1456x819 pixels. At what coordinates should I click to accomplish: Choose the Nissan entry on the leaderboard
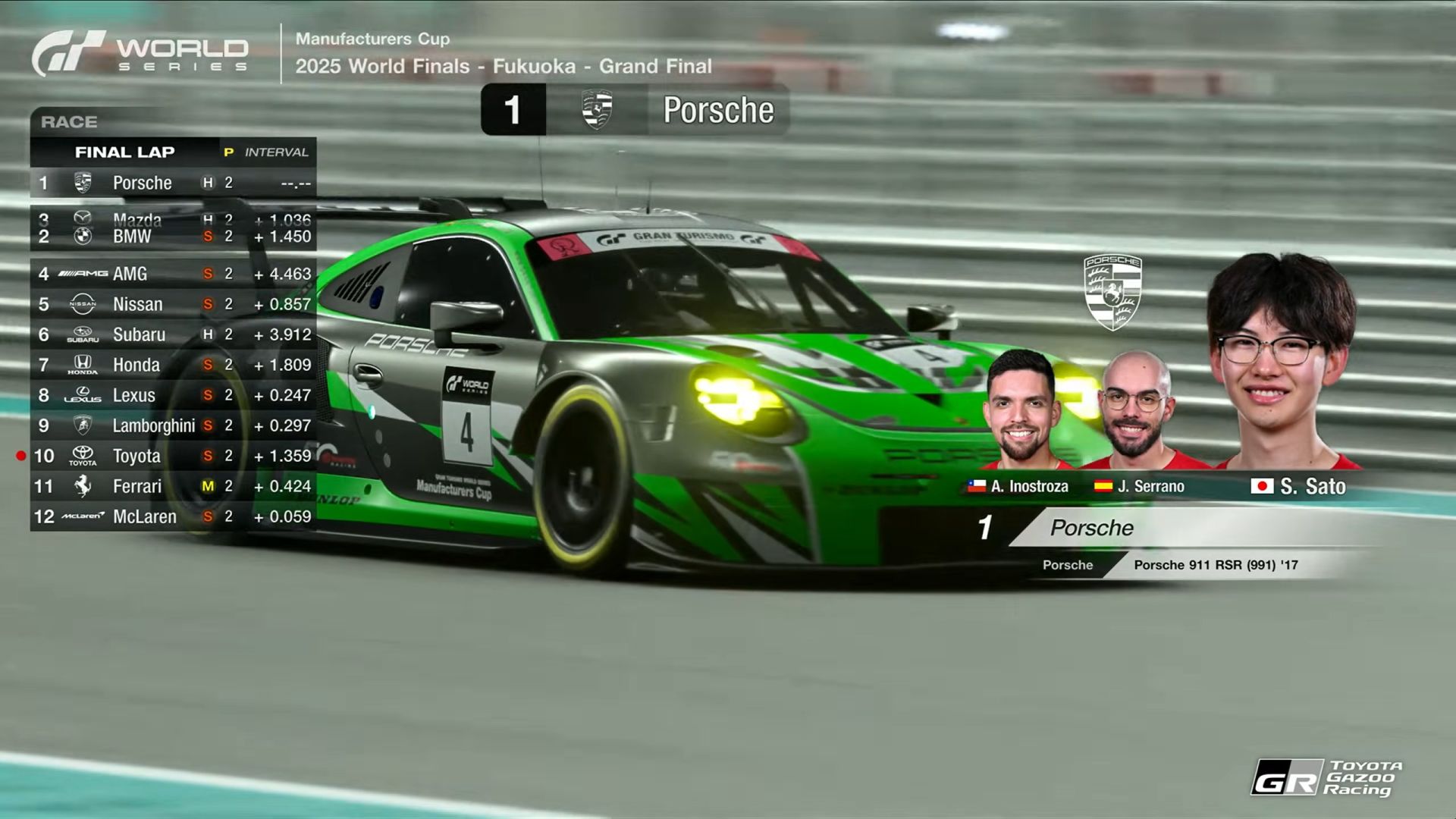(x=173, y=304)
